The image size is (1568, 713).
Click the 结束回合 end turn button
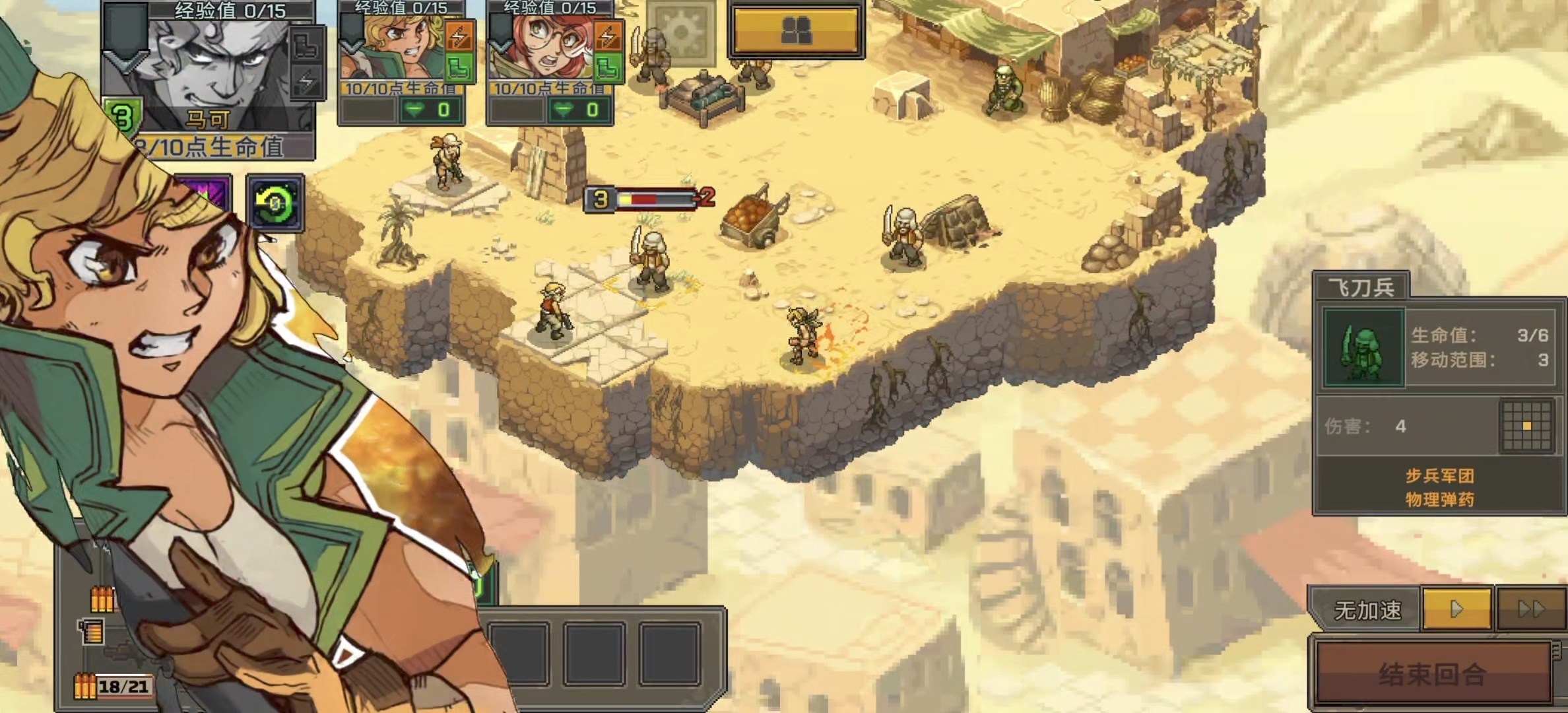1432,673
